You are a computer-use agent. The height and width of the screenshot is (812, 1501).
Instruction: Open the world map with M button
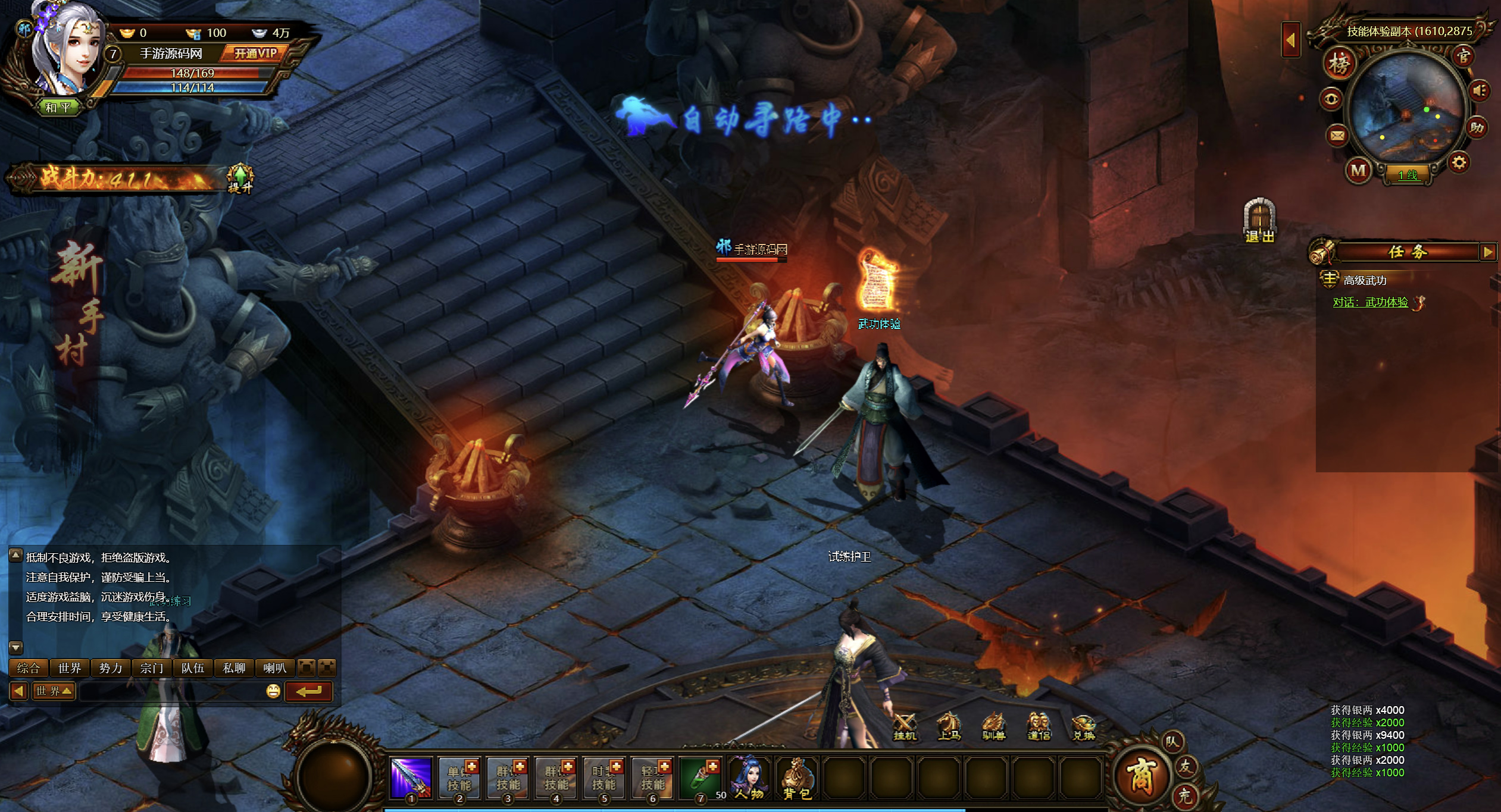pos(1358,171)
